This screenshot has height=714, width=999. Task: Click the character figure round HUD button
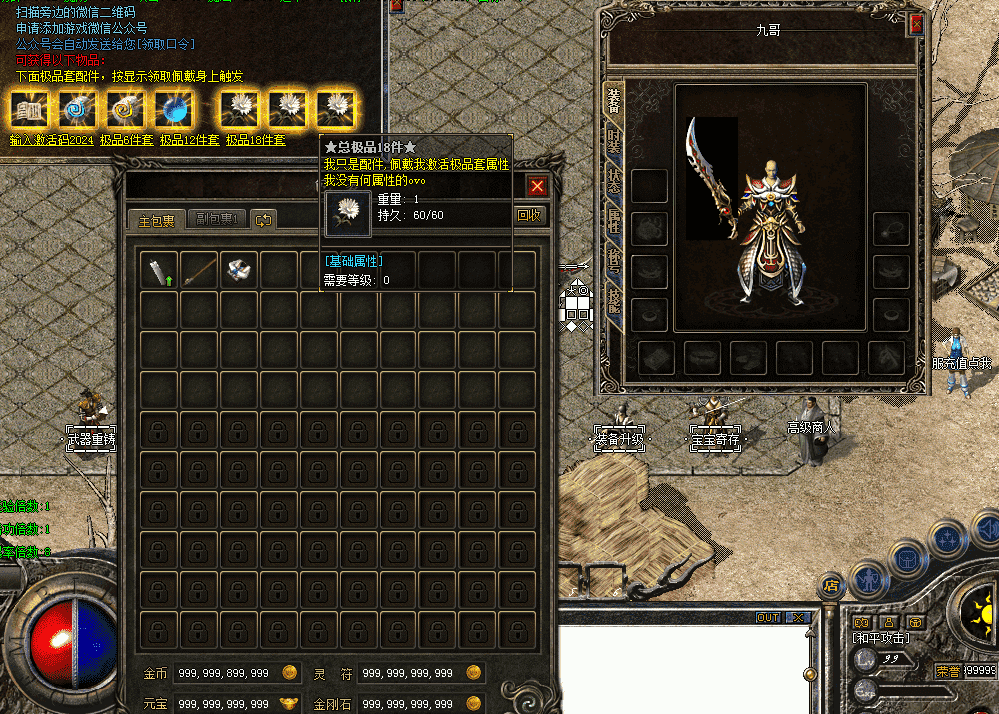[x=870, y=578]
